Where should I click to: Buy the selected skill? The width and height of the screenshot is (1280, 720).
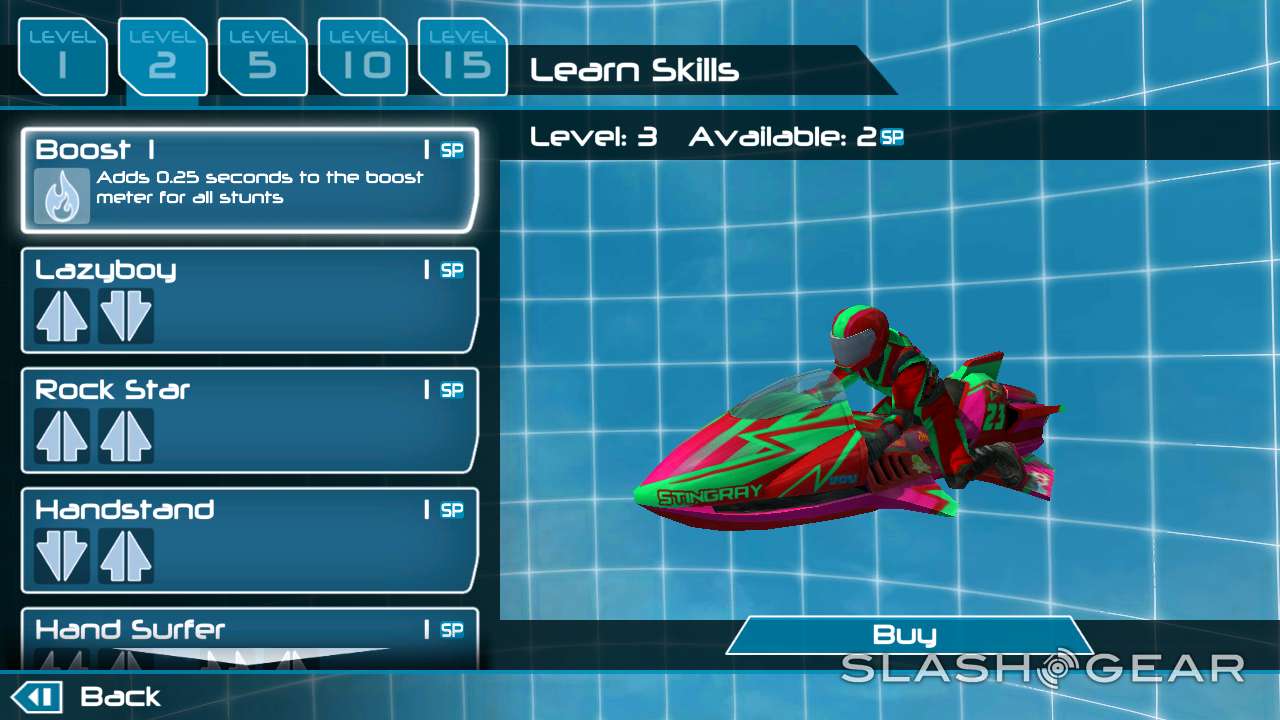(x=907, y=635)
